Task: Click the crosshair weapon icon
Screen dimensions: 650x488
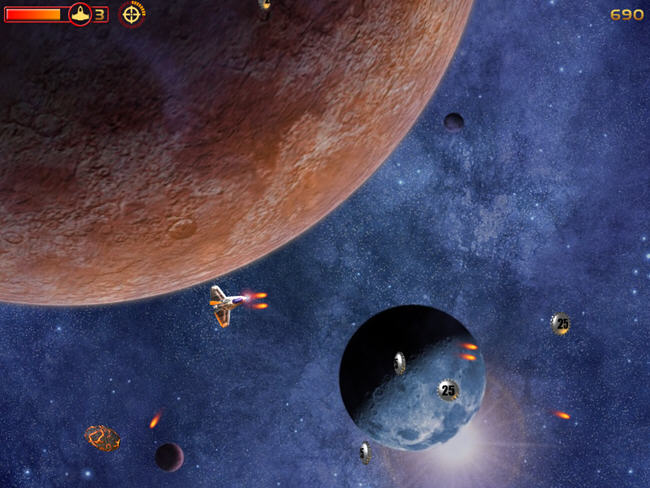Action: (132, 14)
